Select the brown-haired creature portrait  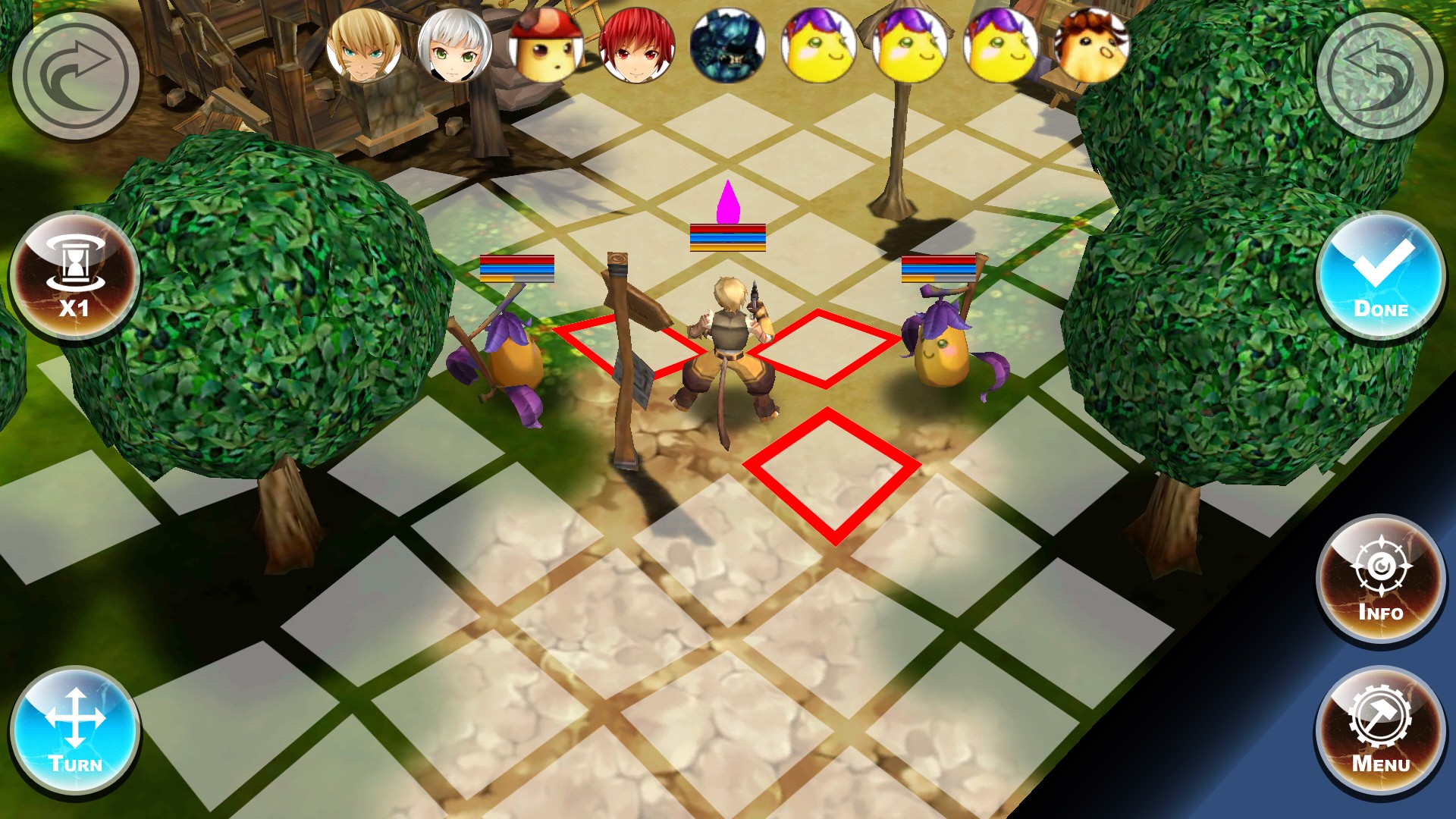coord(1092,45)
